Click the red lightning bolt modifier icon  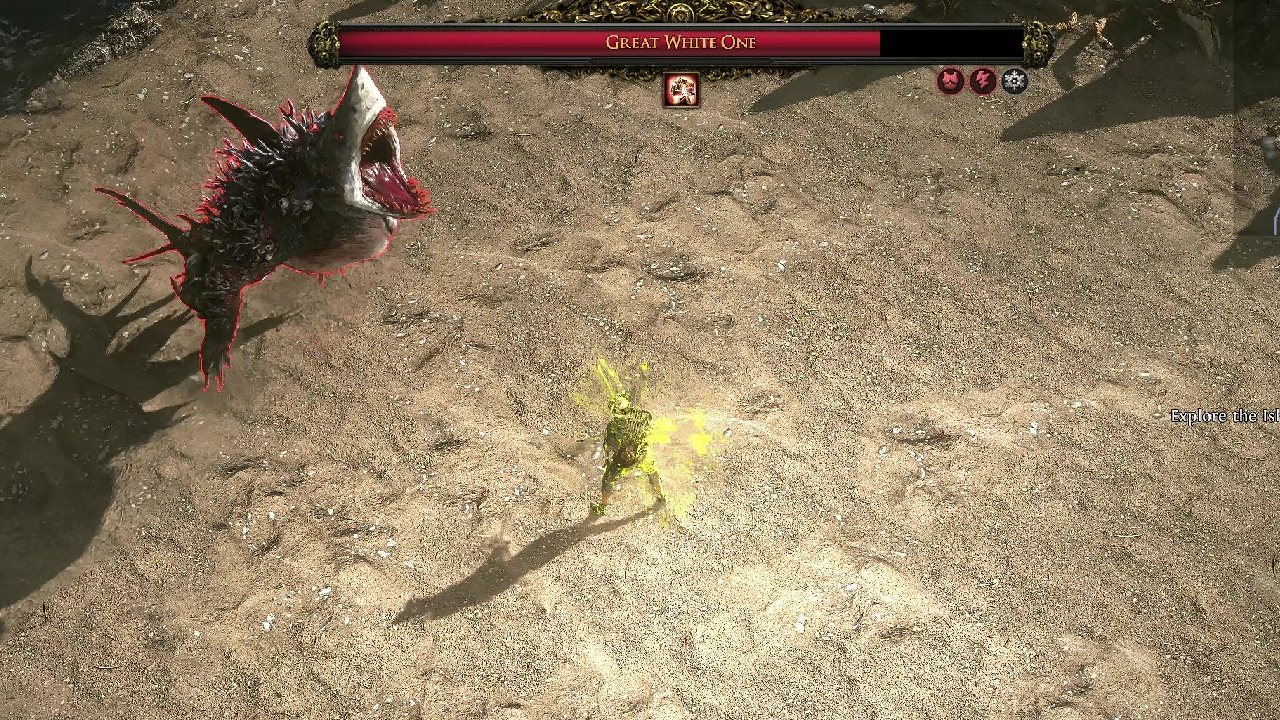(x=983, y=81)
